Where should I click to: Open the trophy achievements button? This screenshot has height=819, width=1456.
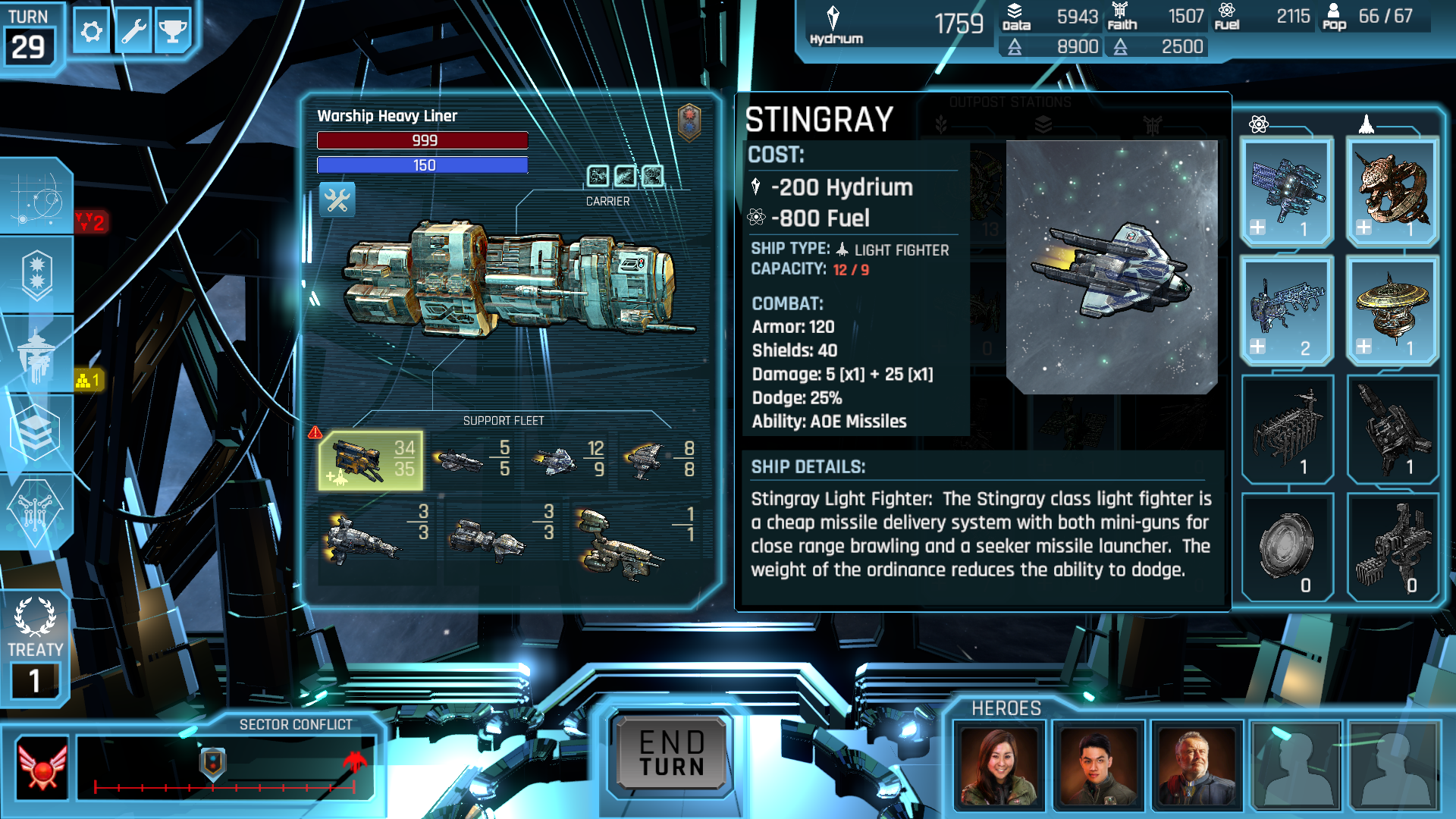click(173, 32)
